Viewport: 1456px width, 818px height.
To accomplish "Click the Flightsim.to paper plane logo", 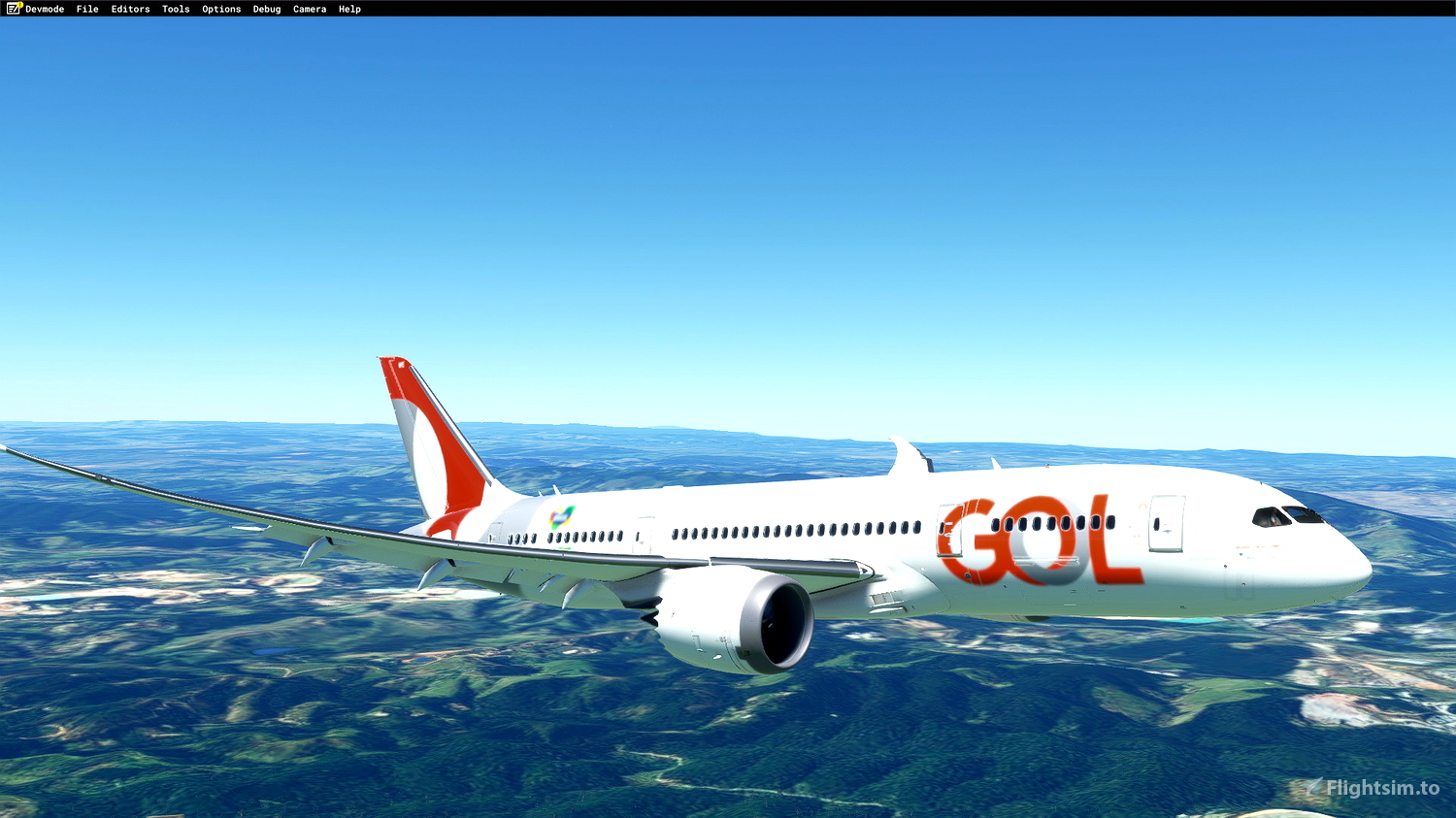I will click(x=1313, y=785).
